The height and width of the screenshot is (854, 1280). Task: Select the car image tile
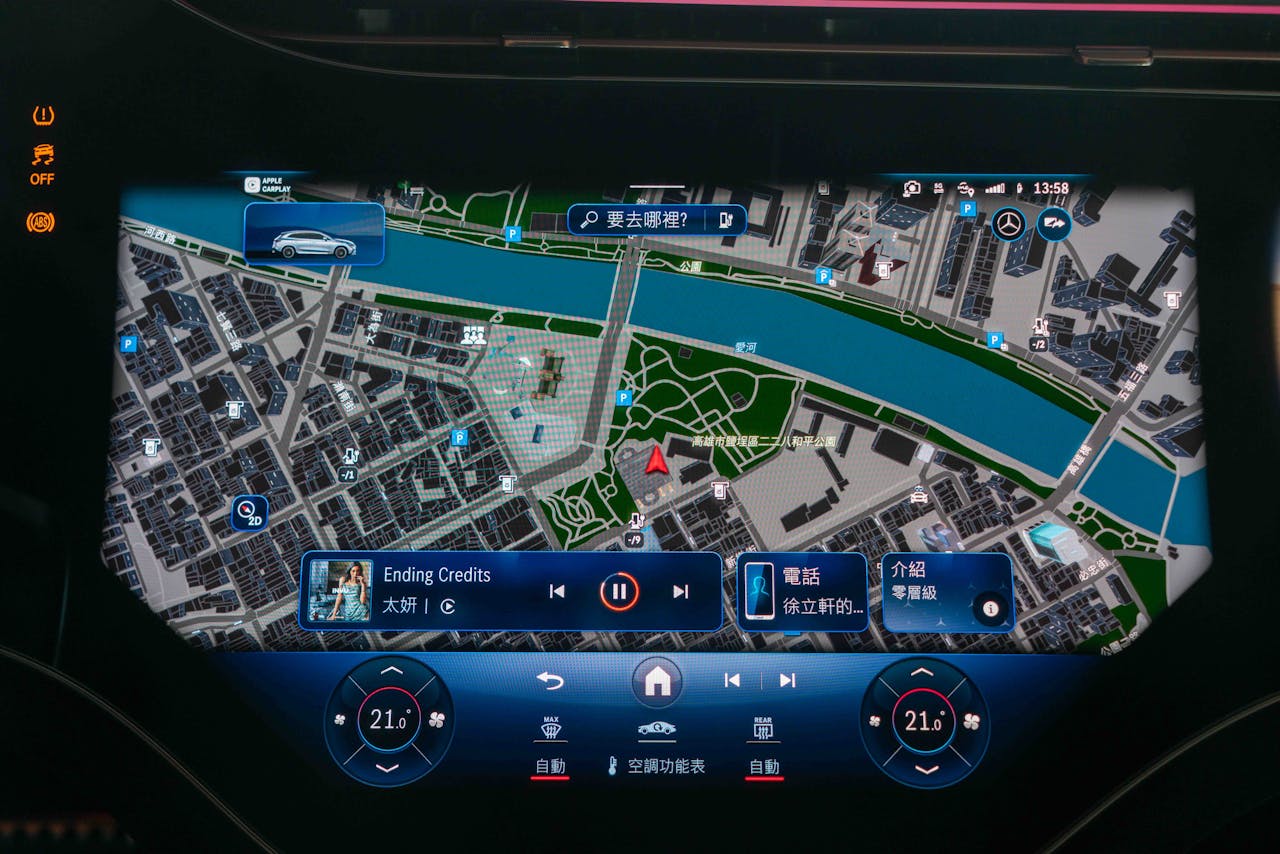pyautogui.click(x=314, y=234)
